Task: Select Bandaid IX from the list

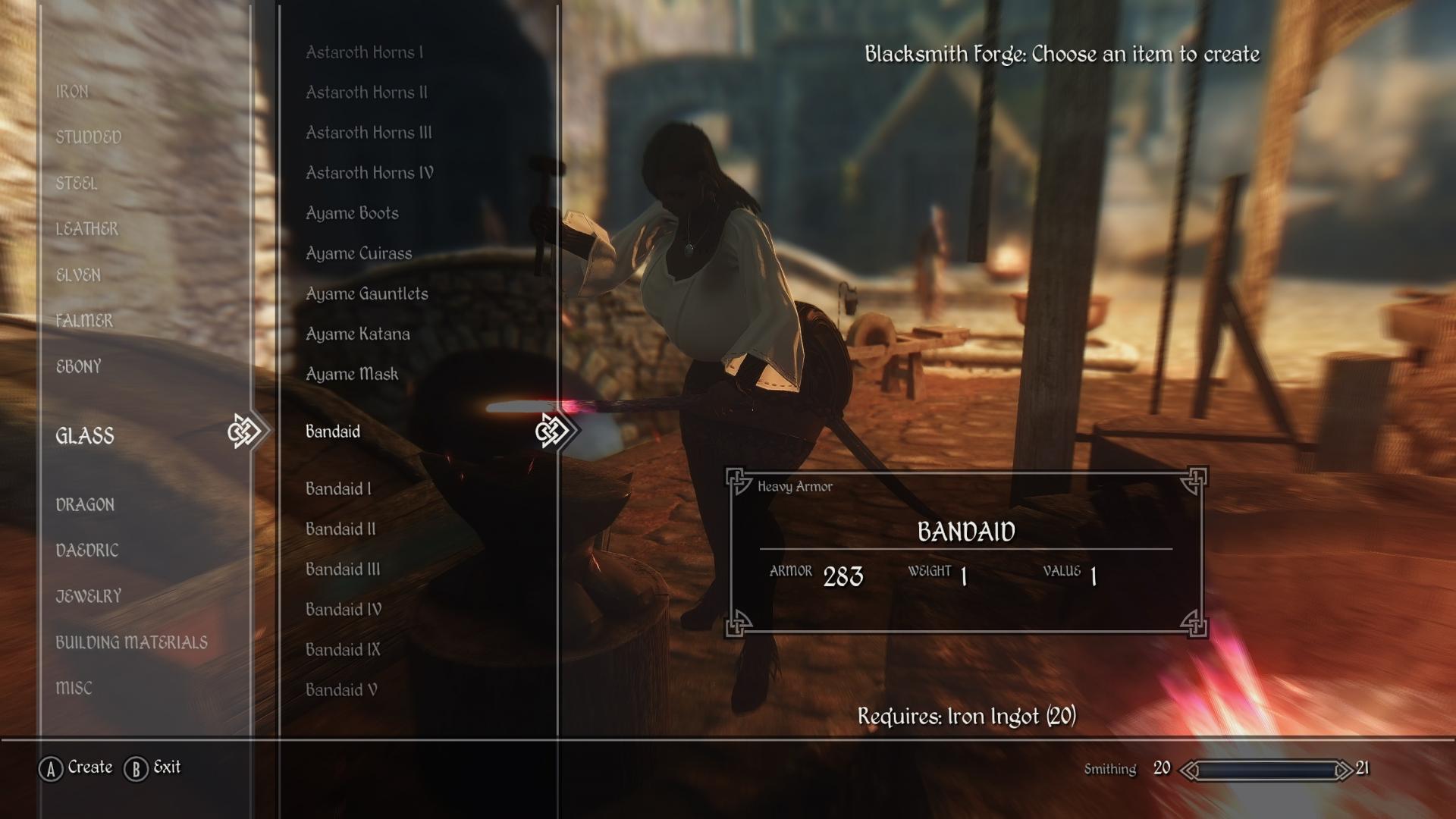Action: [344, 650]
